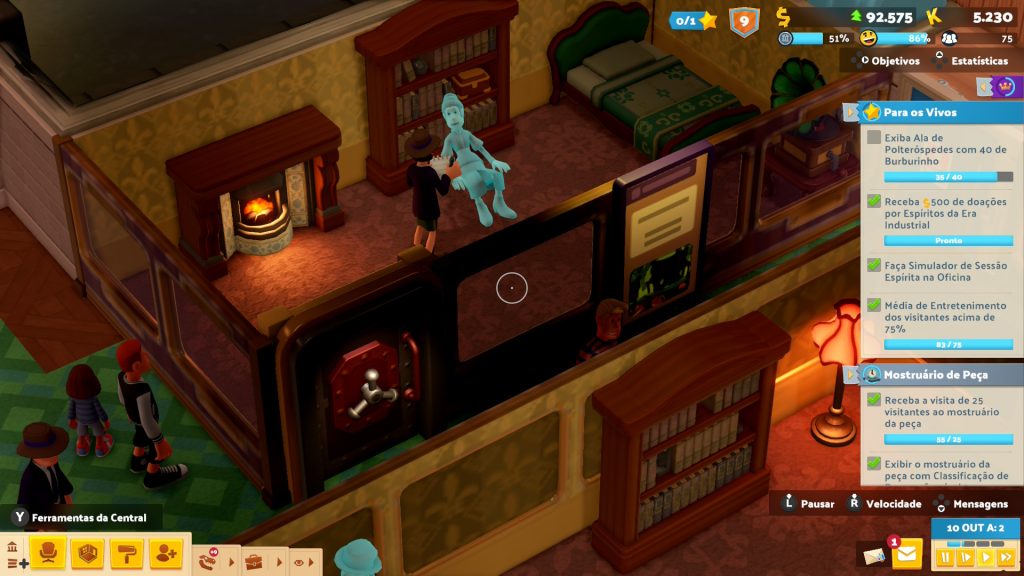The width and height of the screenshot is (1024, 576).
Task: Open the postcard letter next to inbox
Action: point(872,555)
